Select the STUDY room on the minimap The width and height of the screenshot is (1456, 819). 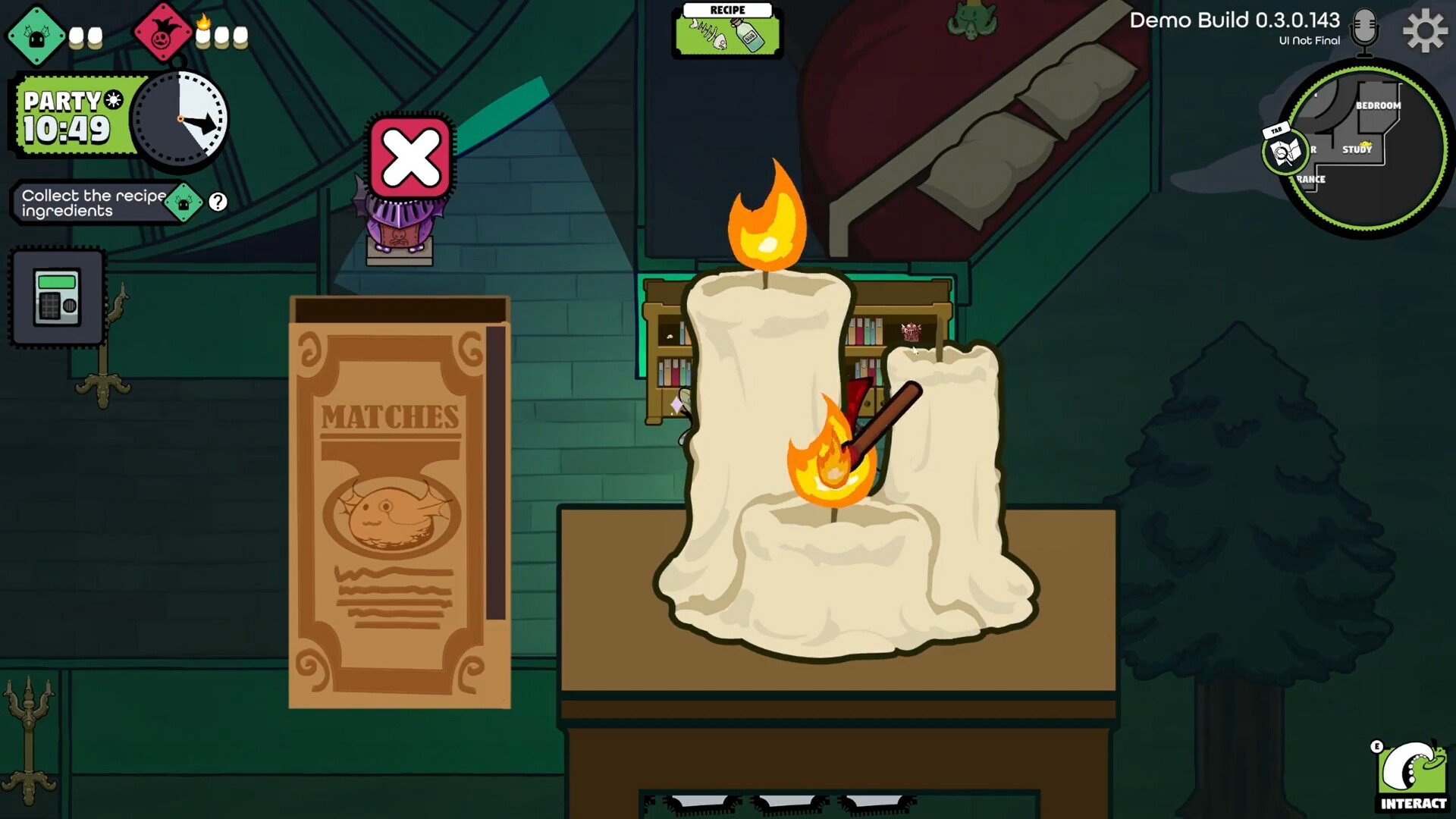[x=1357, y=150]
